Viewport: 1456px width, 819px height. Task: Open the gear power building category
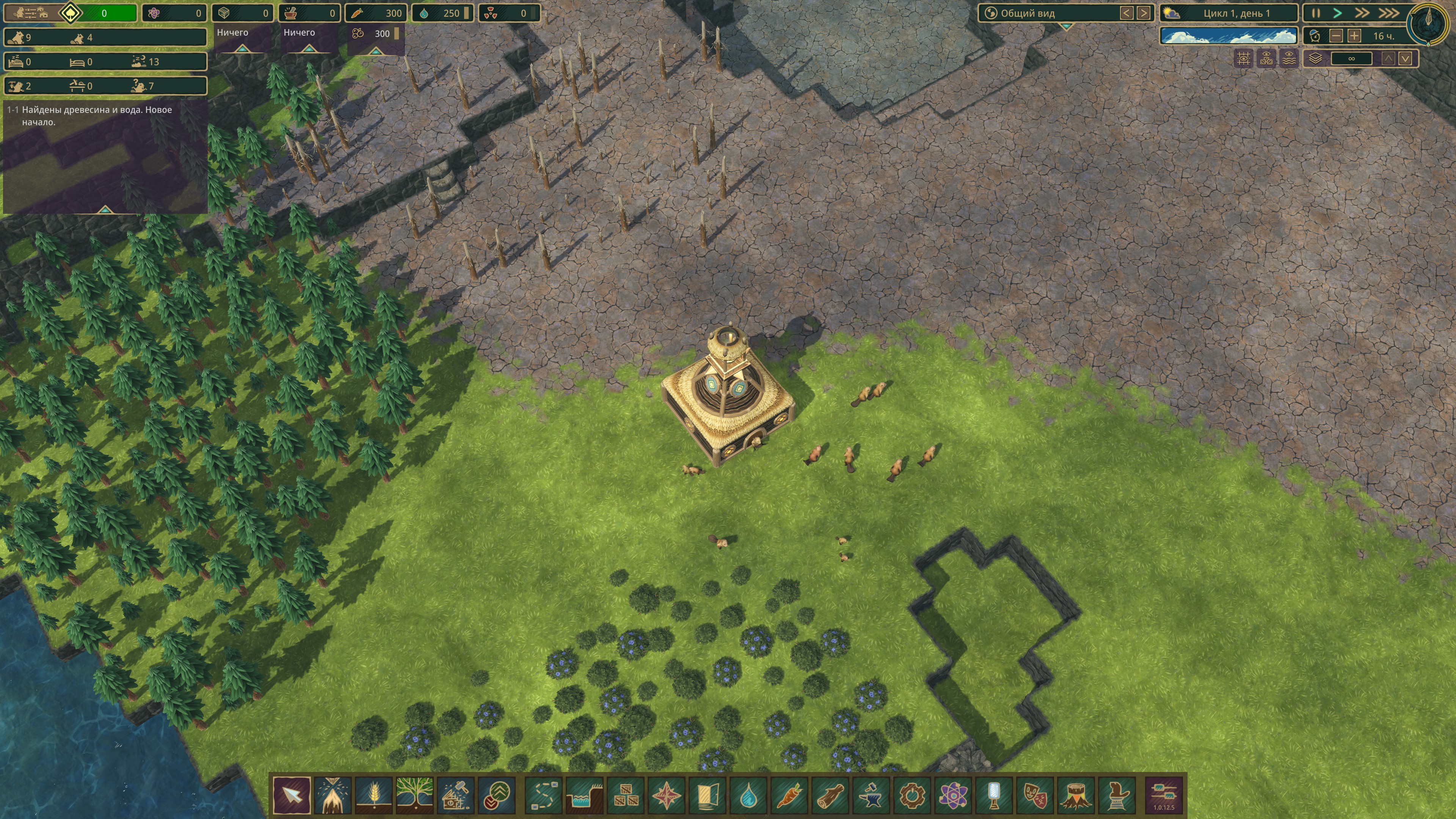pos(912,795)
